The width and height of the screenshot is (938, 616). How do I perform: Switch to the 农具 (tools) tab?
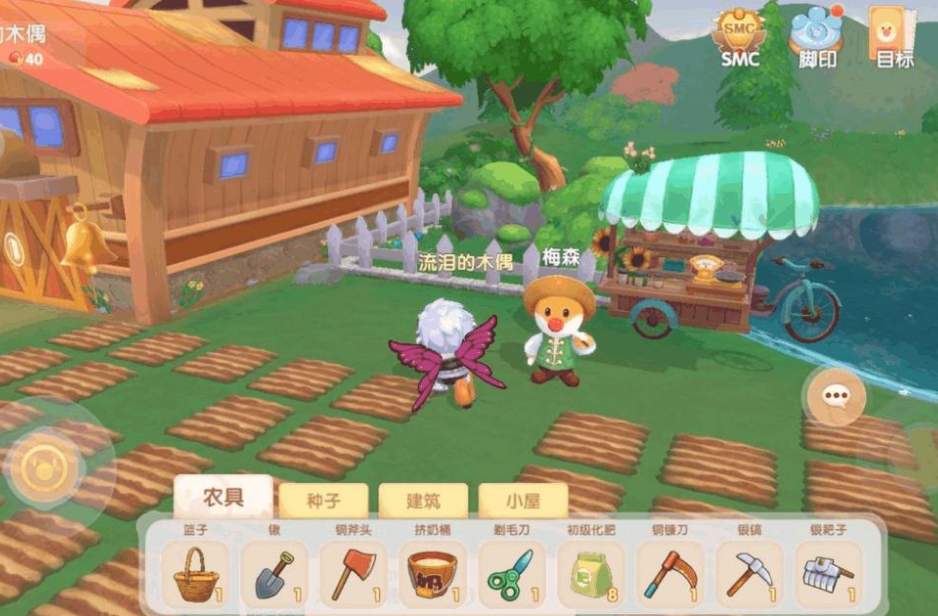coord(223,497)
